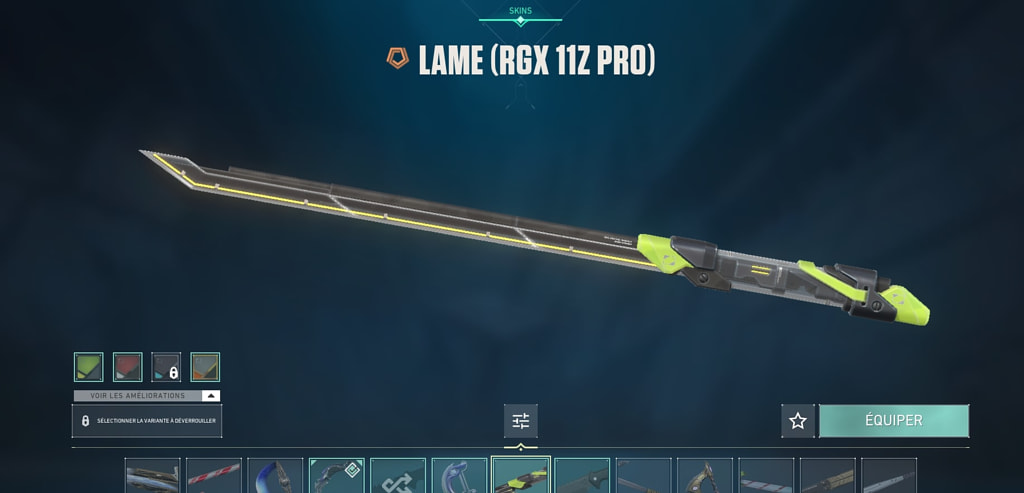Select the highlighted RGX blade thumbnail
Screen dimensions: 1024x493
[521, 475]
